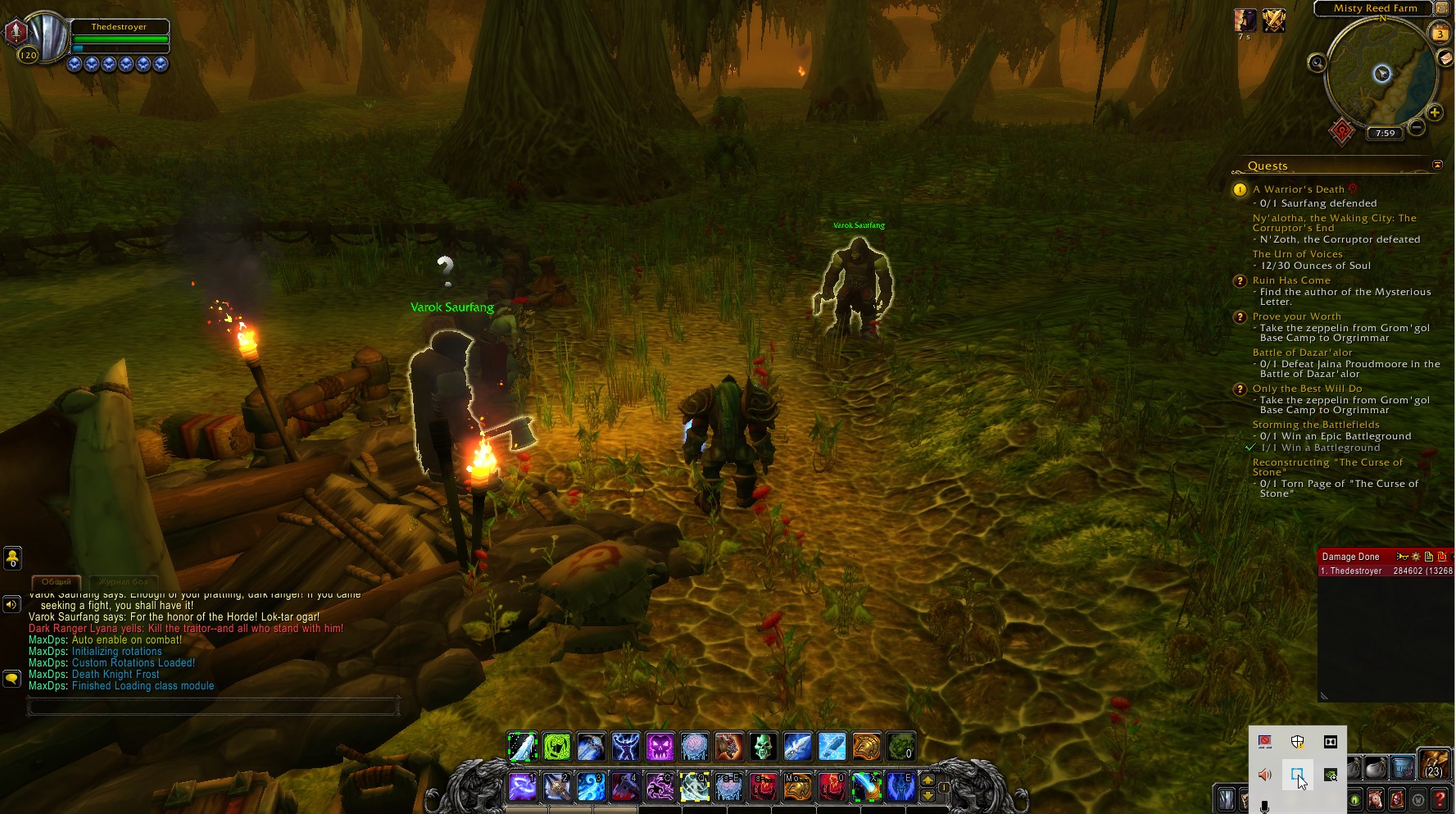Trigger the highlighted ability bound to Q
1456x814 pixels.
click(x=694, y=787)
